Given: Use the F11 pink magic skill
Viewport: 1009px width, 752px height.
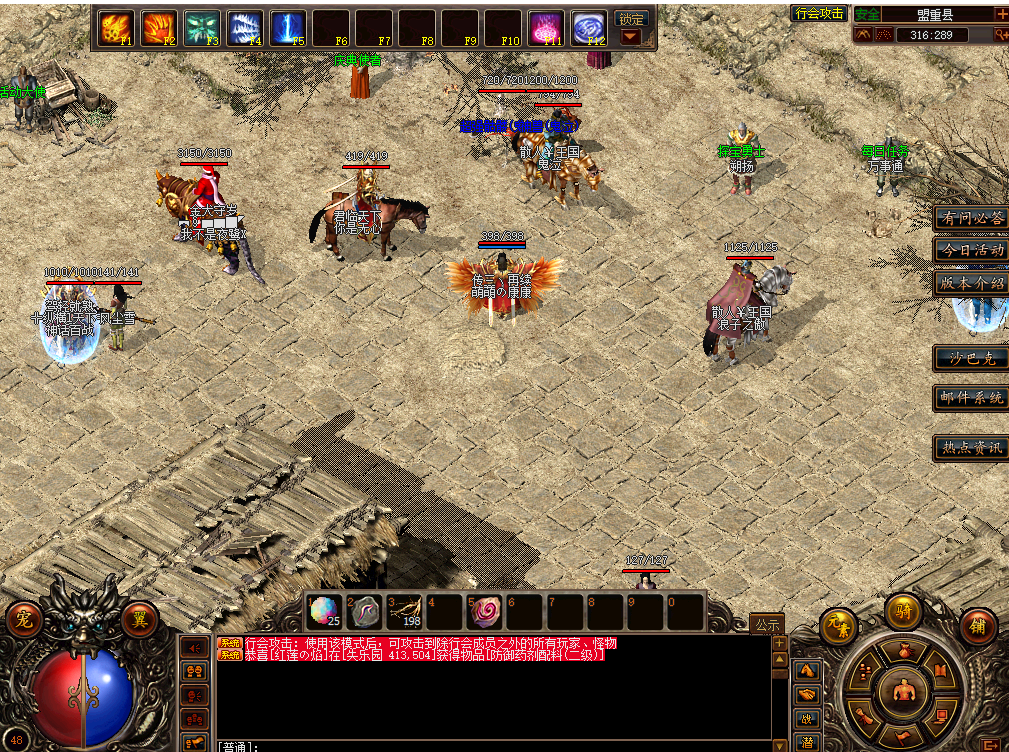Looking at the screenshot, I should click(x=546, y=28).
